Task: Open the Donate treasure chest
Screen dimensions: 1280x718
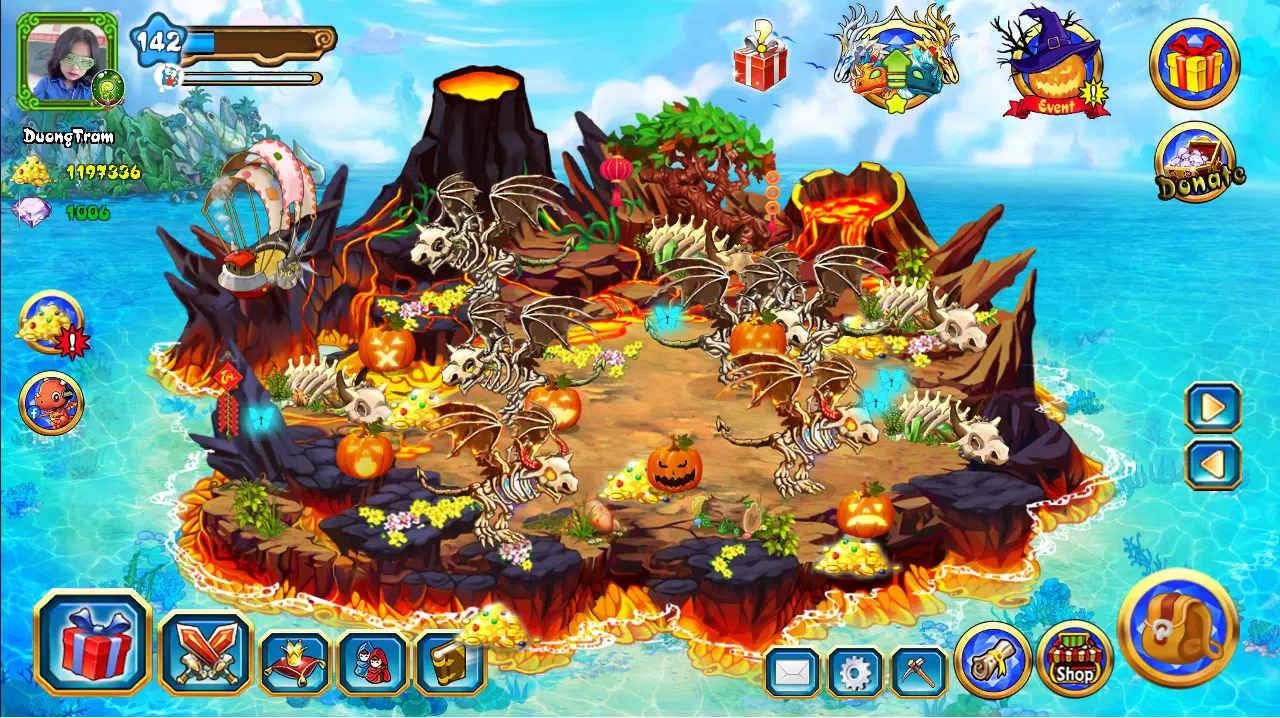Action: [1196, 163]
